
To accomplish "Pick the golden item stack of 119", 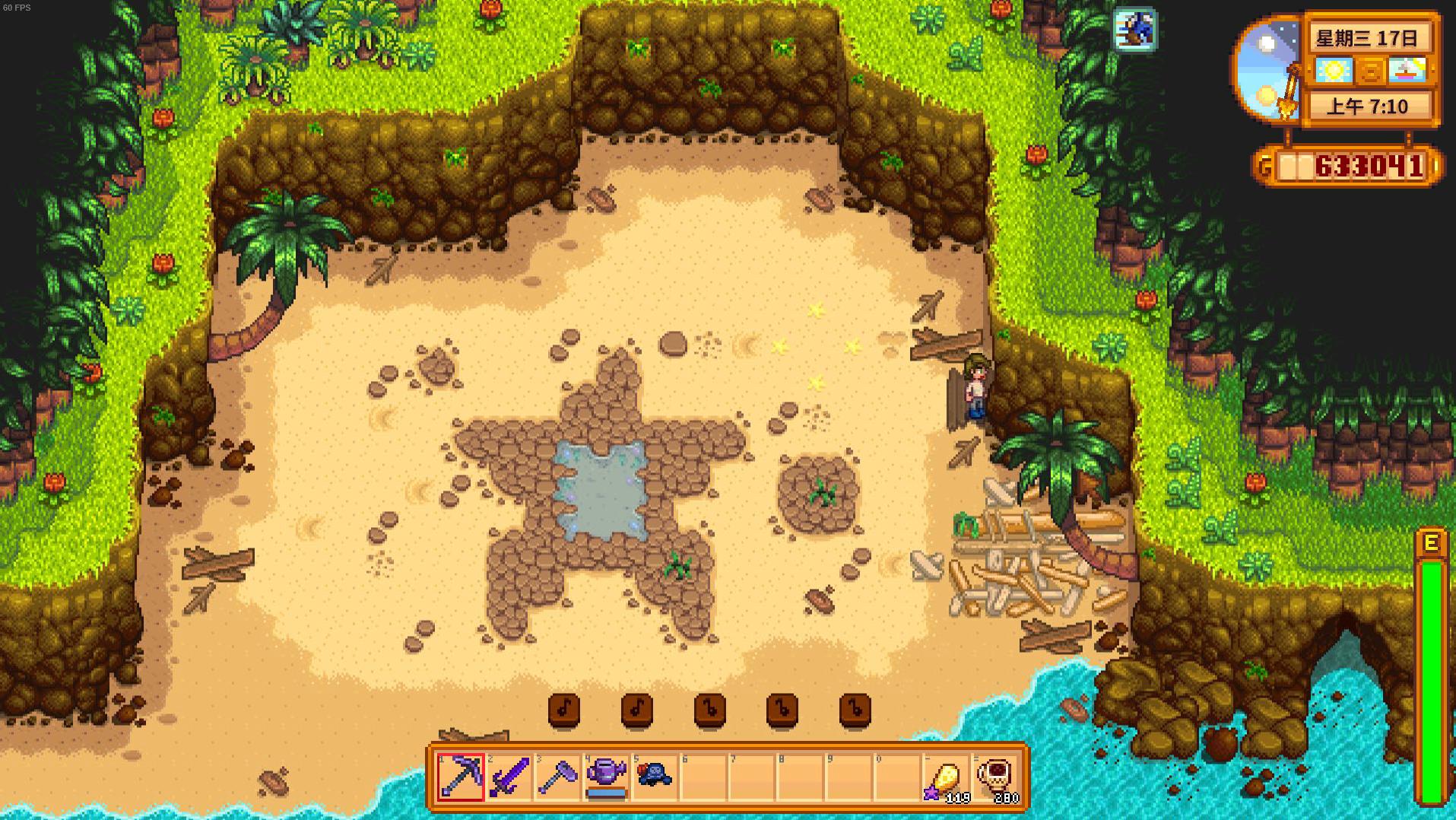I will [x=947, y=778].
